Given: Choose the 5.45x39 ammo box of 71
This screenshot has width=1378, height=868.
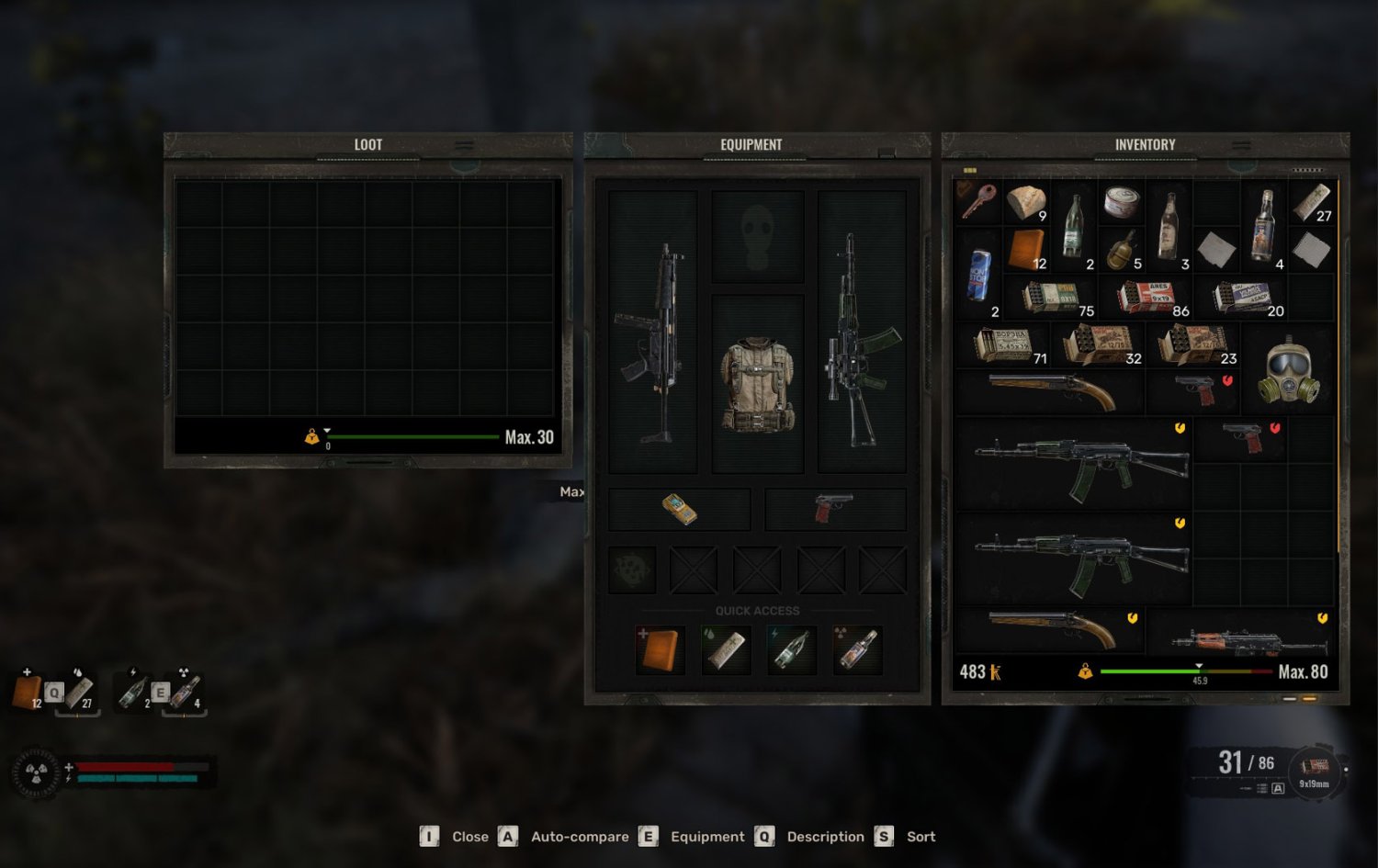Looking at the screenshot, I should click(1003, 344).
